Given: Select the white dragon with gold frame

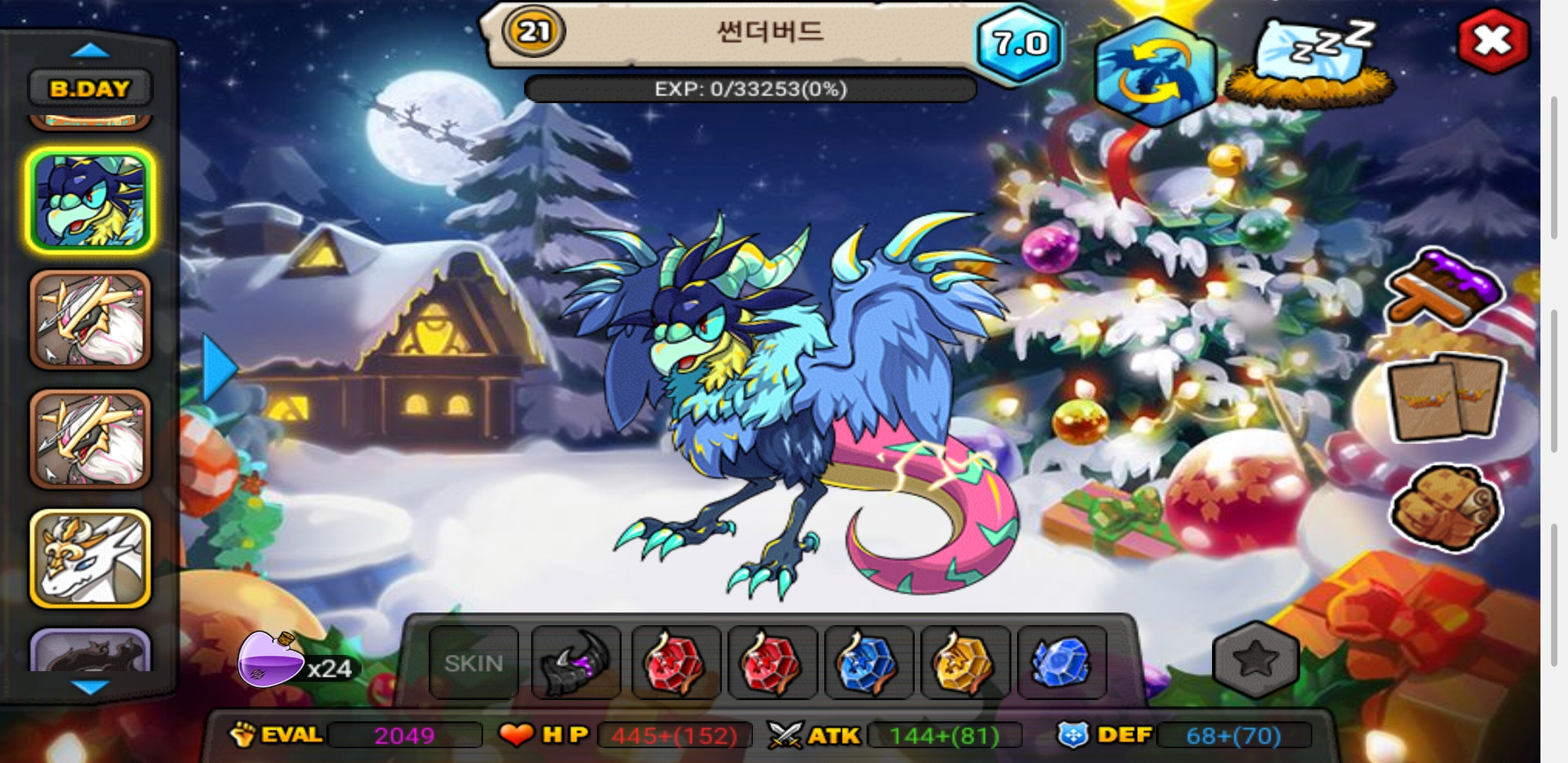Looking at the screenshot, I should coord(90,559).
